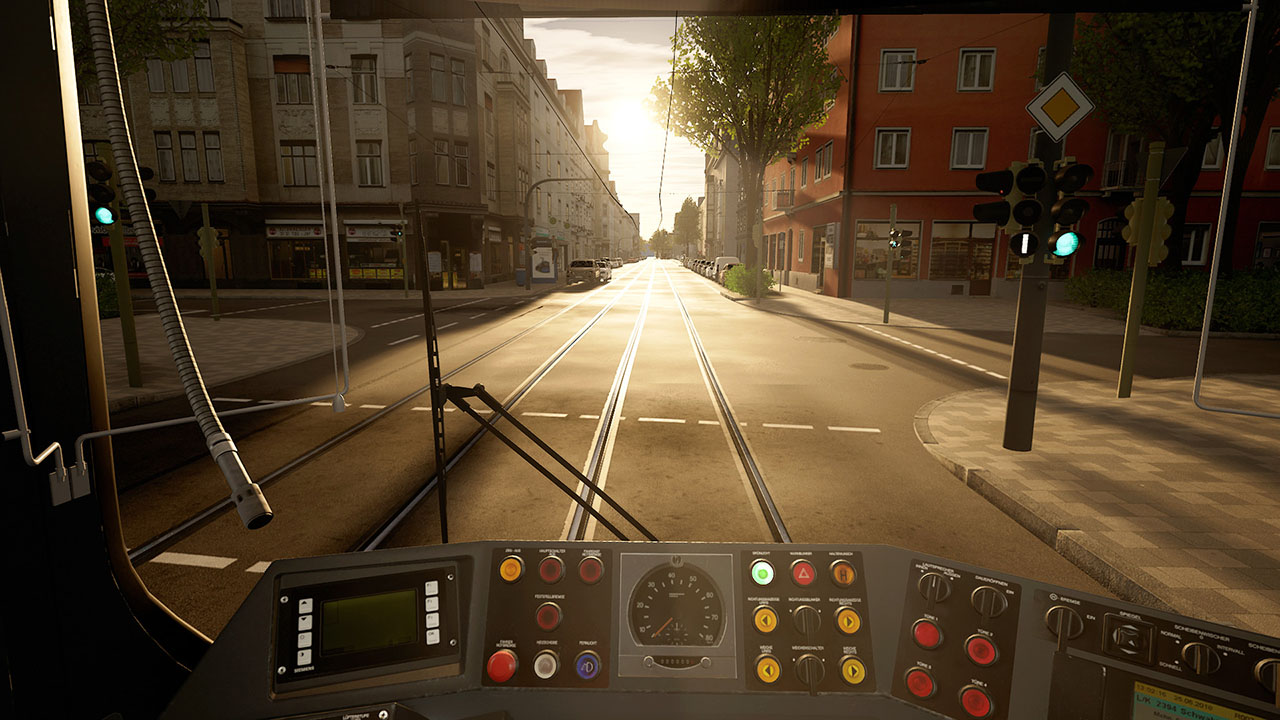The image size is (1280, 720).
Task: Click the lit green indicator button
Action: pyautogui.click(x=762, y=573)
